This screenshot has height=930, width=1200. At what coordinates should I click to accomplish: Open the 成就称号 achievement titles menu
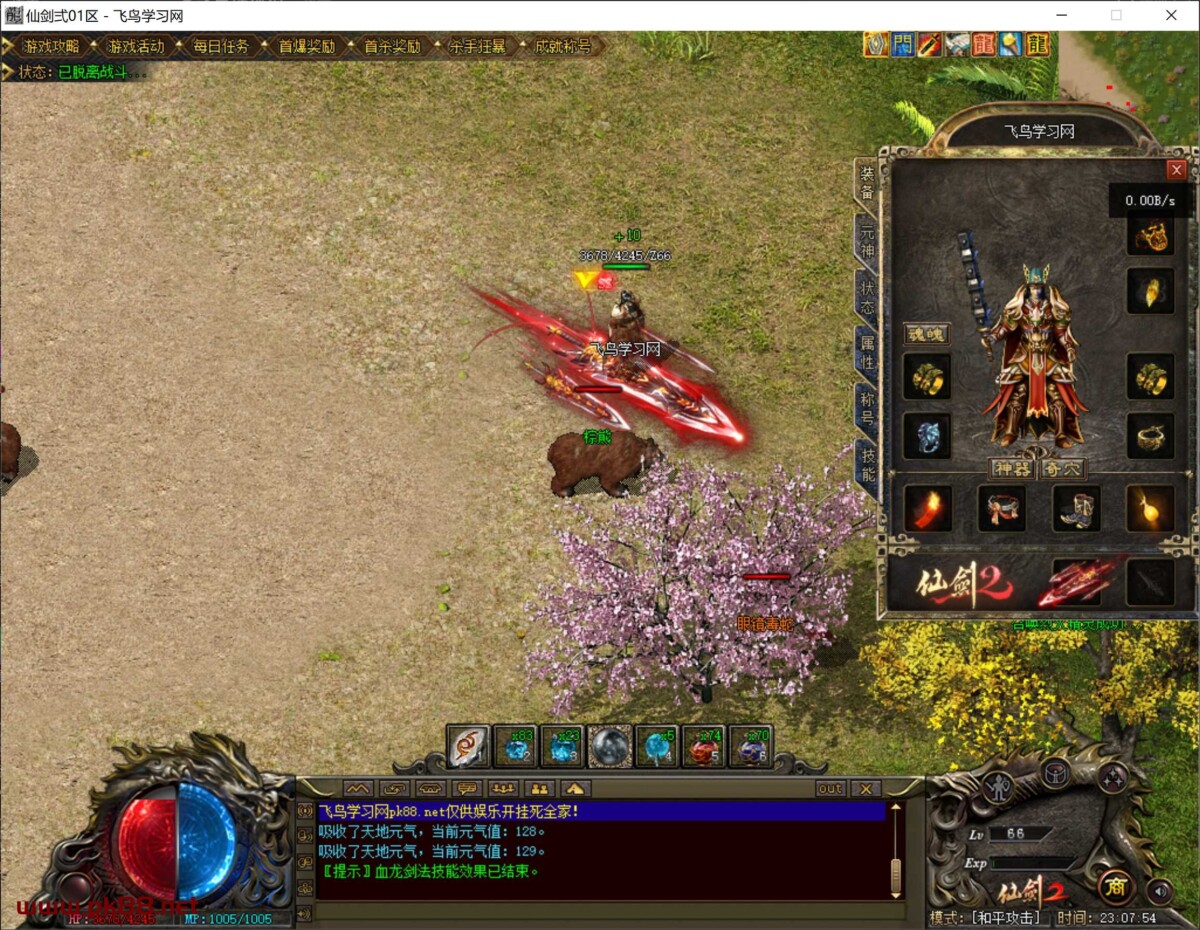[562, 46]
